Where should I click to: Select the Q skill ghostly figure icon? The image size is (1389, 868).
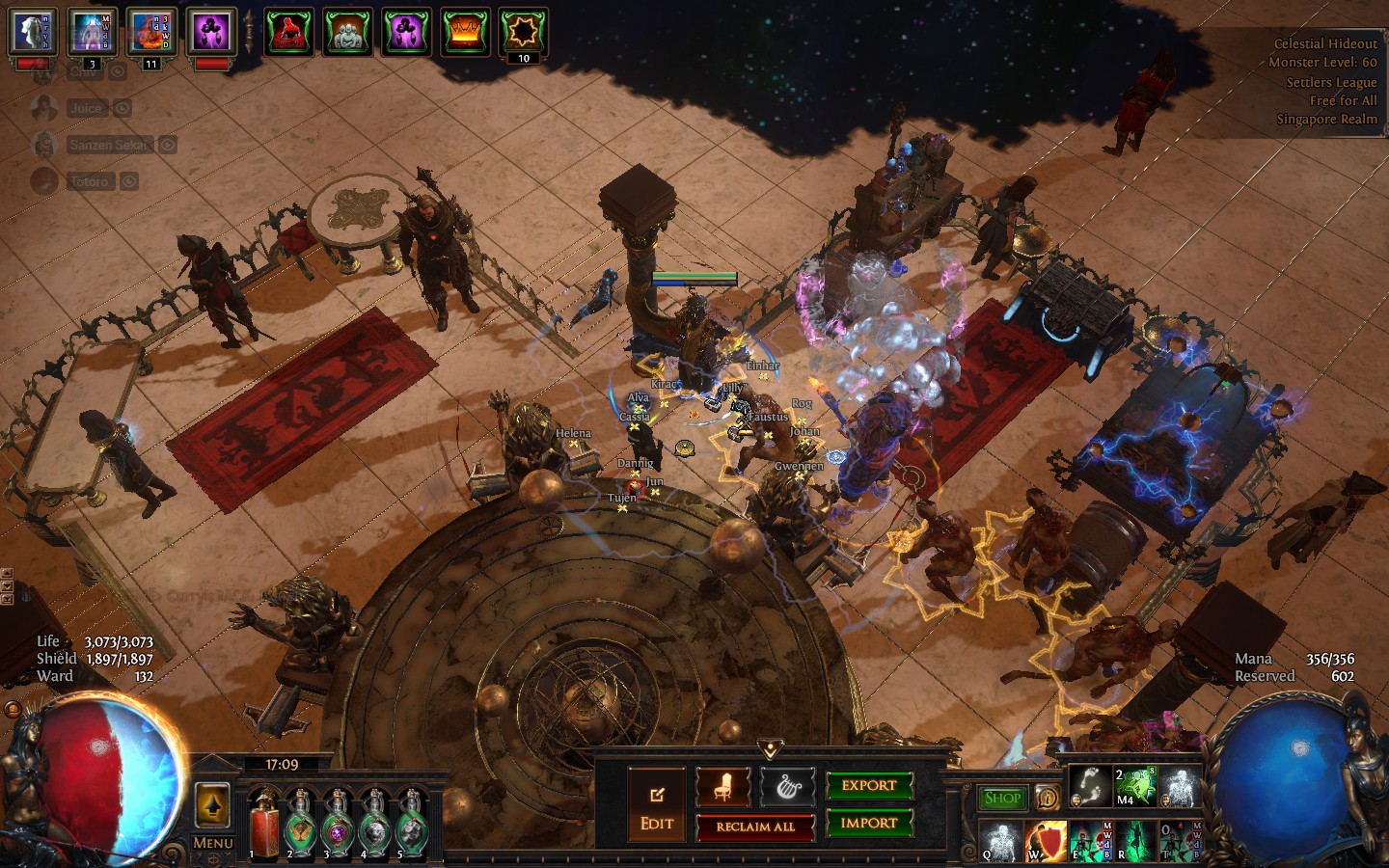pos(1001,841)
